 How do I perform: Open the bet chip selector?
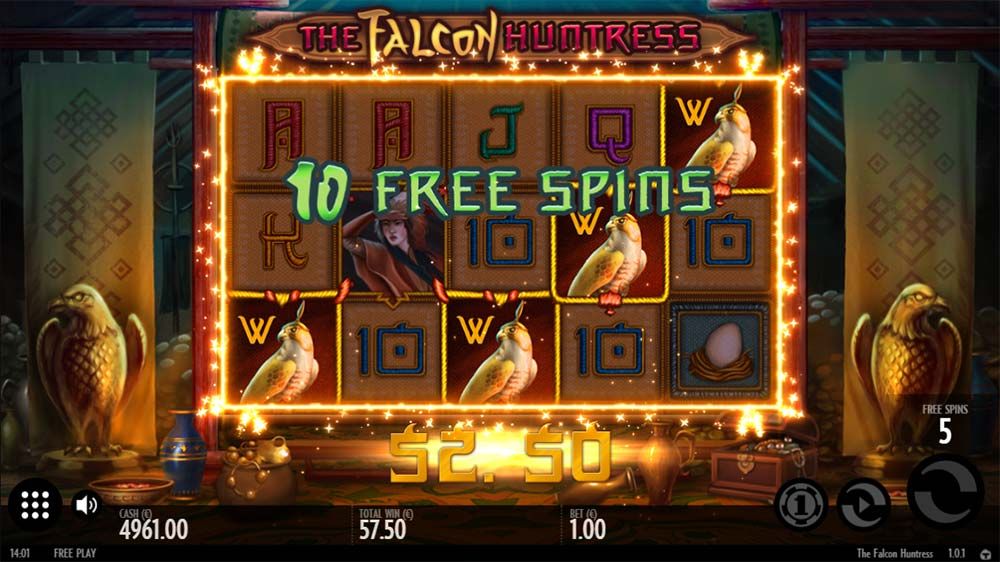tap(801, 503)
